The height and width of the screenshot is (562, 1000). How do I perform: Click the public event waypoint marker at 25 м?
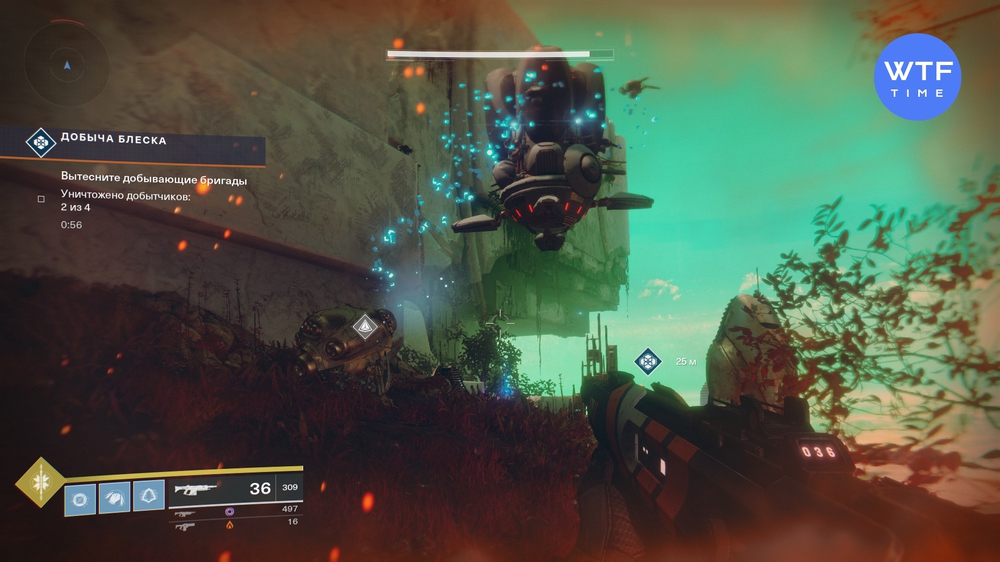(x=648, y=361)
